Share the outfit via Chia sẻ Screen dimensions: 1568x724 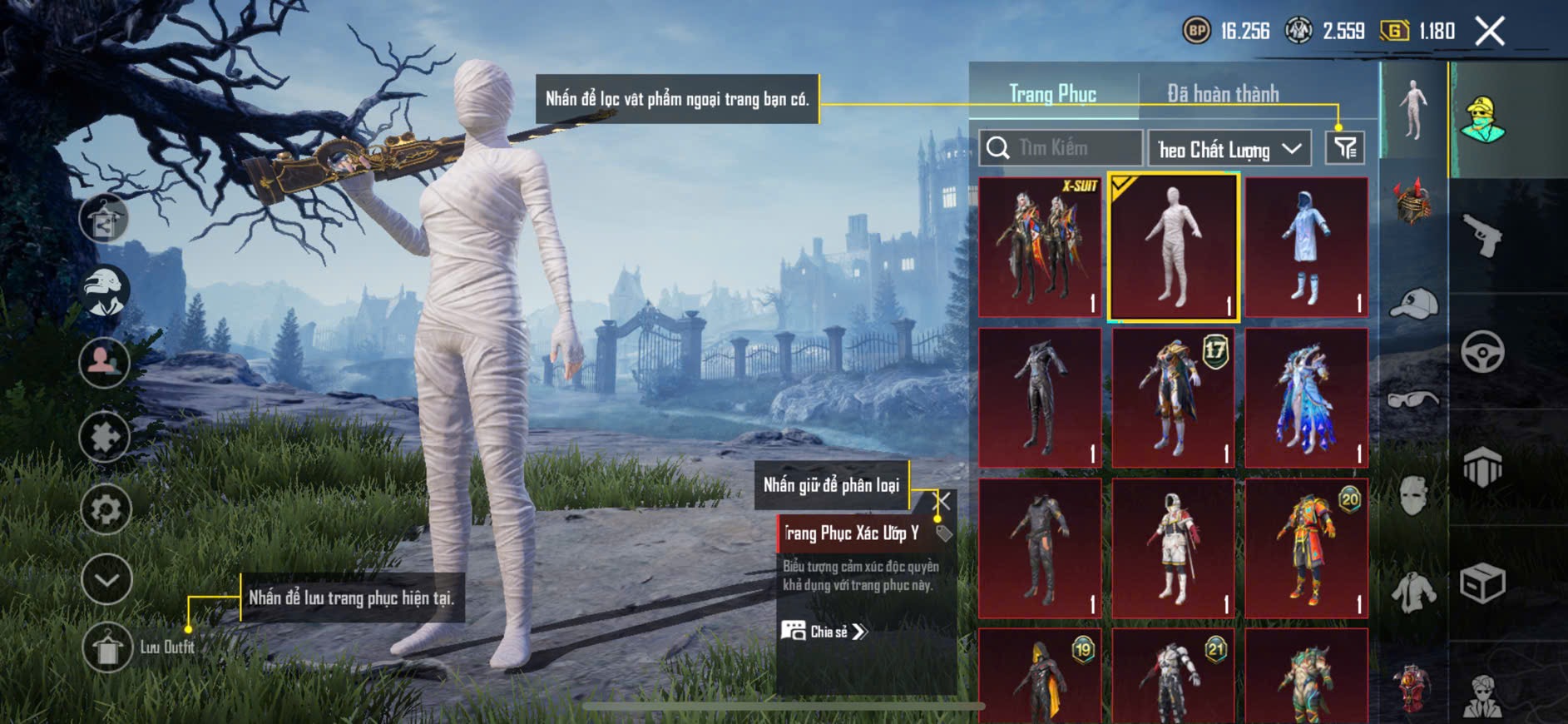[x=824, y=632]
